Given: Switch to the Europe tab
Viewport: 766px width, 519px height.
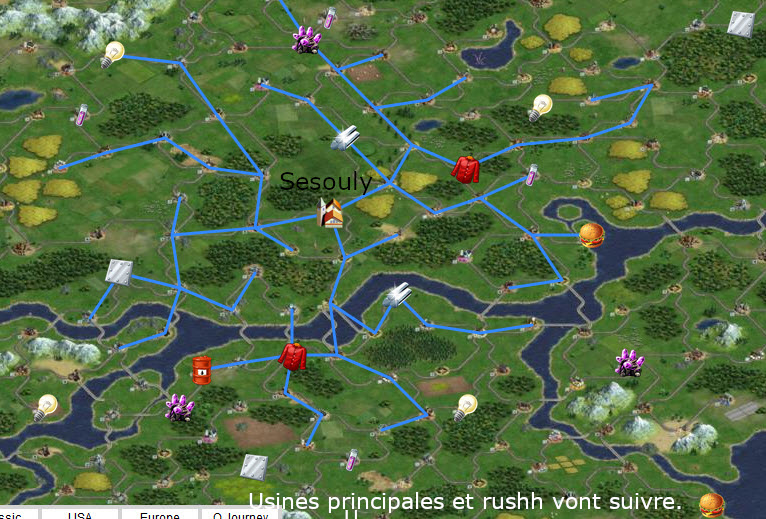Looking at the screenshot, I should click(x=159, y=514).
